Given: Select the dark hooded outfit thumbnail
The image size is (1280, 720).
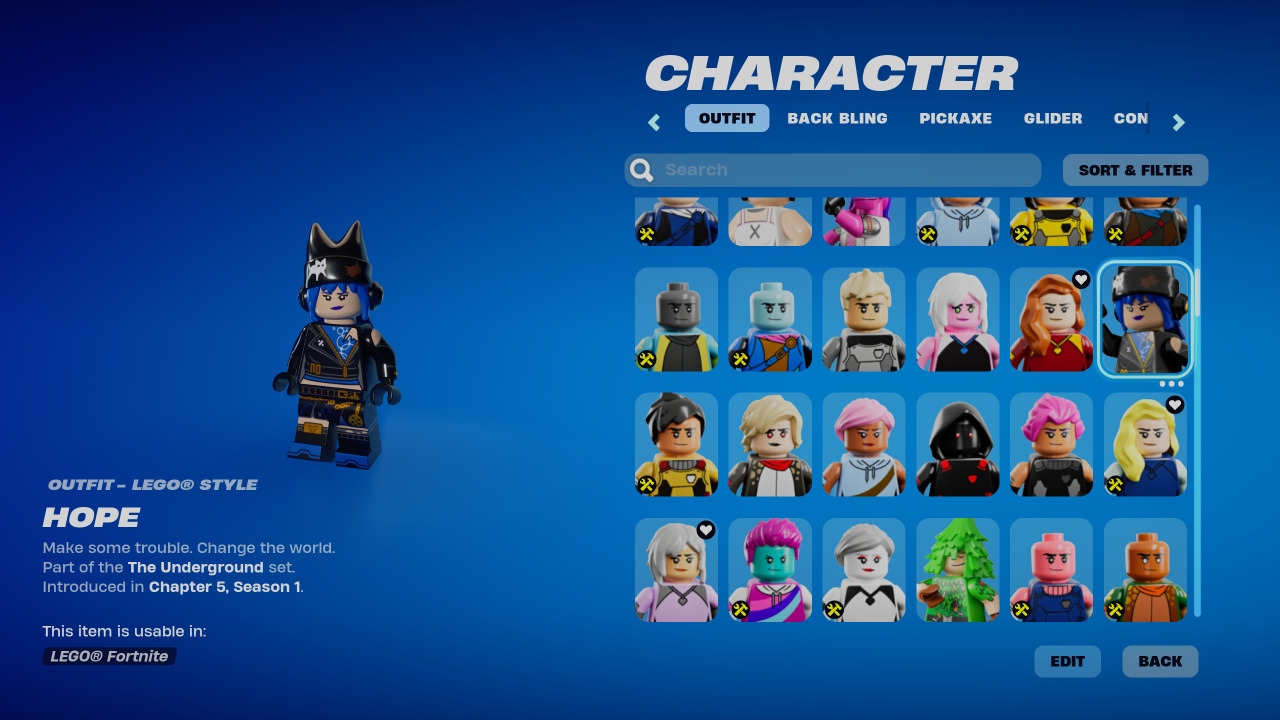Looking at the screenshot, I should tap(957, 444).
